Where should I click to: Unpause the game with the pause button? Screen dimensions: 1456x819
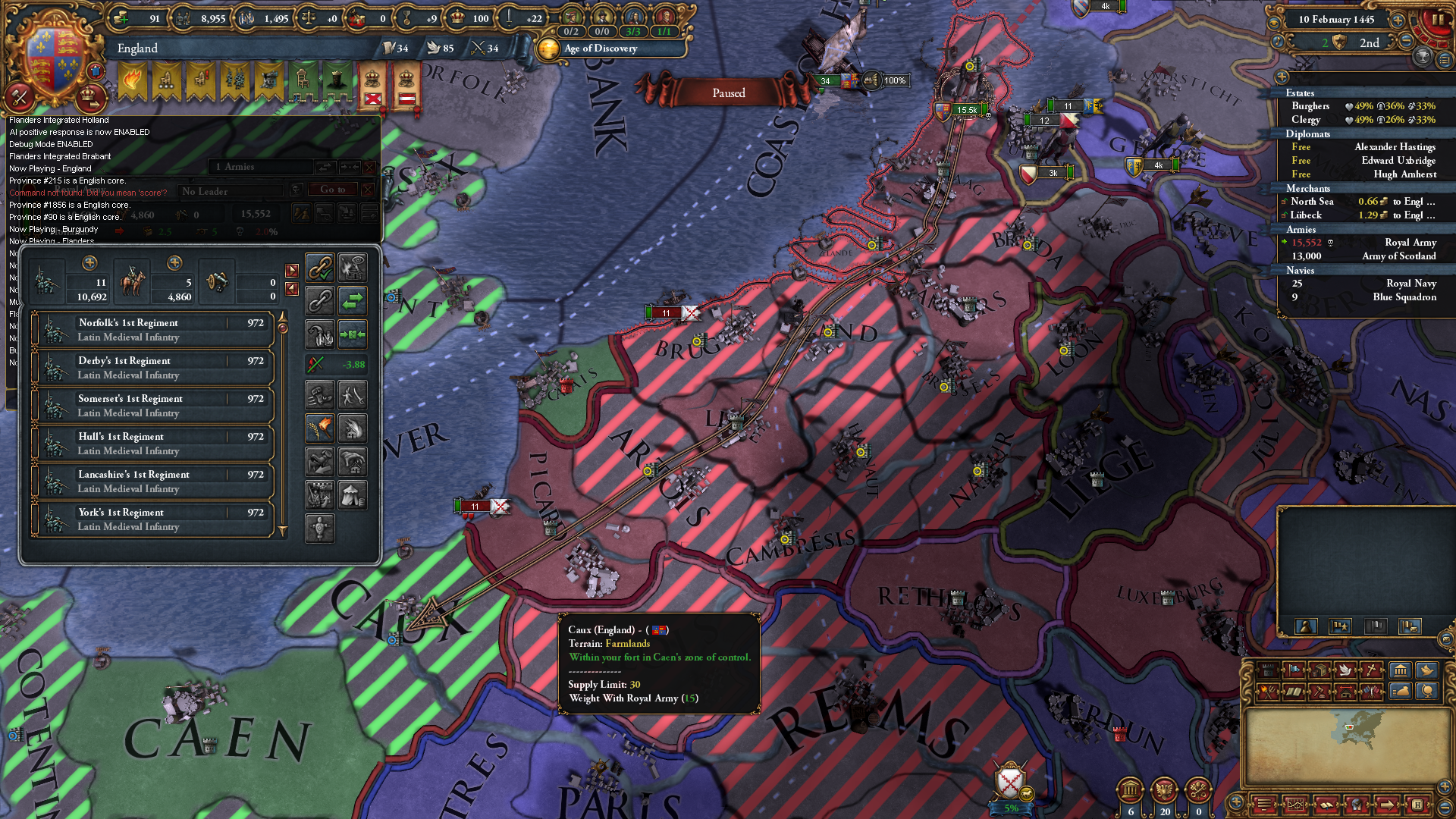tap(1439, 19)
